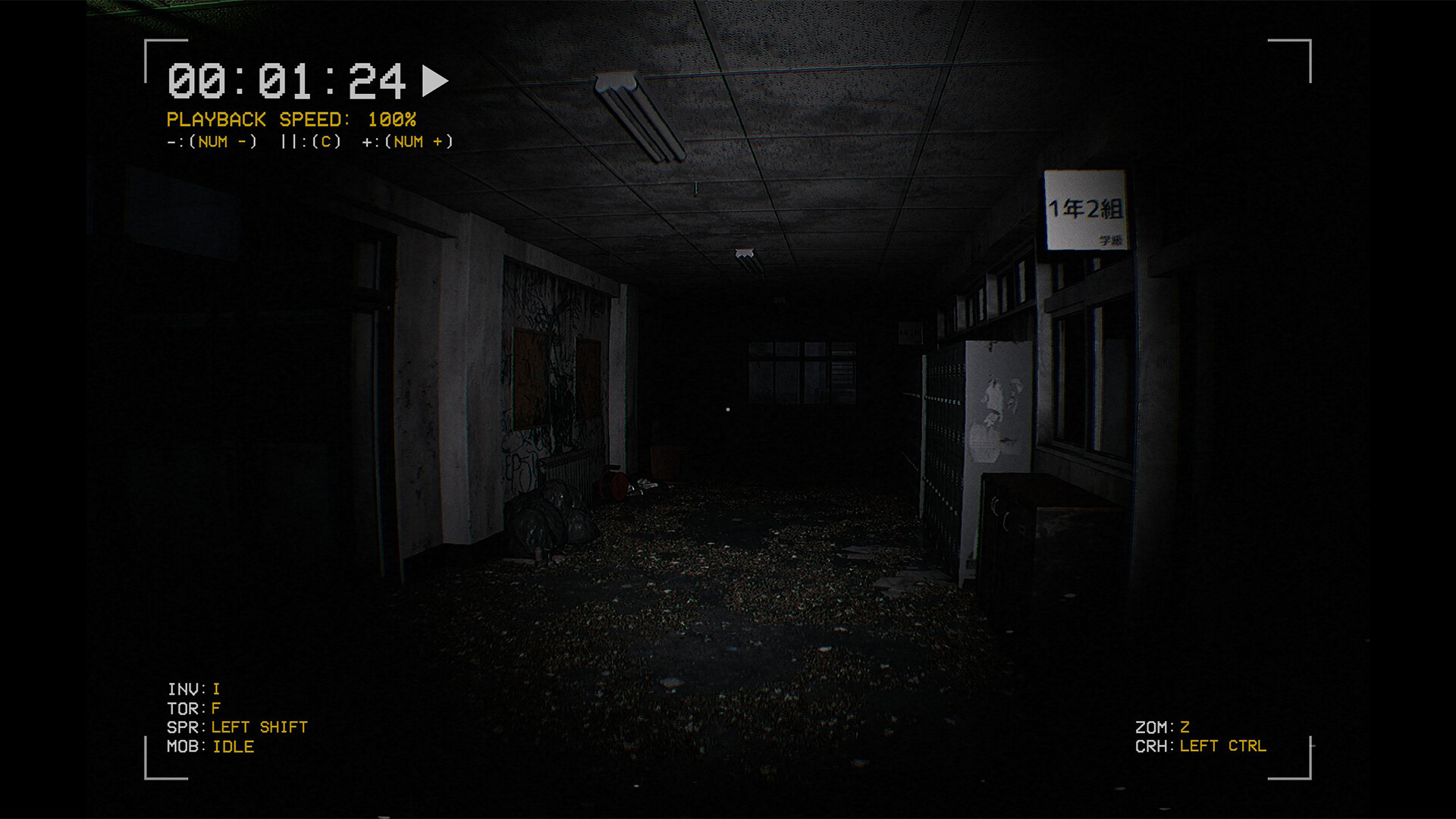The height and width of the screenshot is (819, 1456).
Task: Click the LEFT CTRL crouch keybind label
Action: 1222,745
